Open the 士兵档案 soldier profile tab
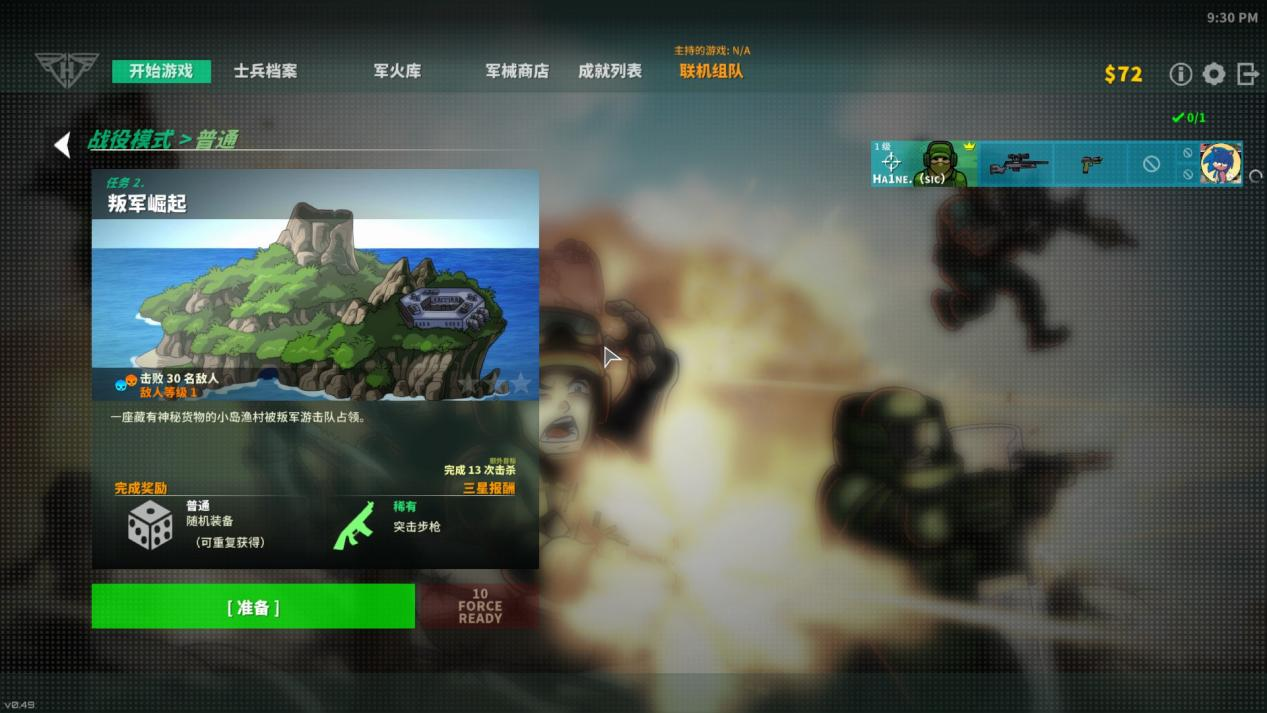 265,71
